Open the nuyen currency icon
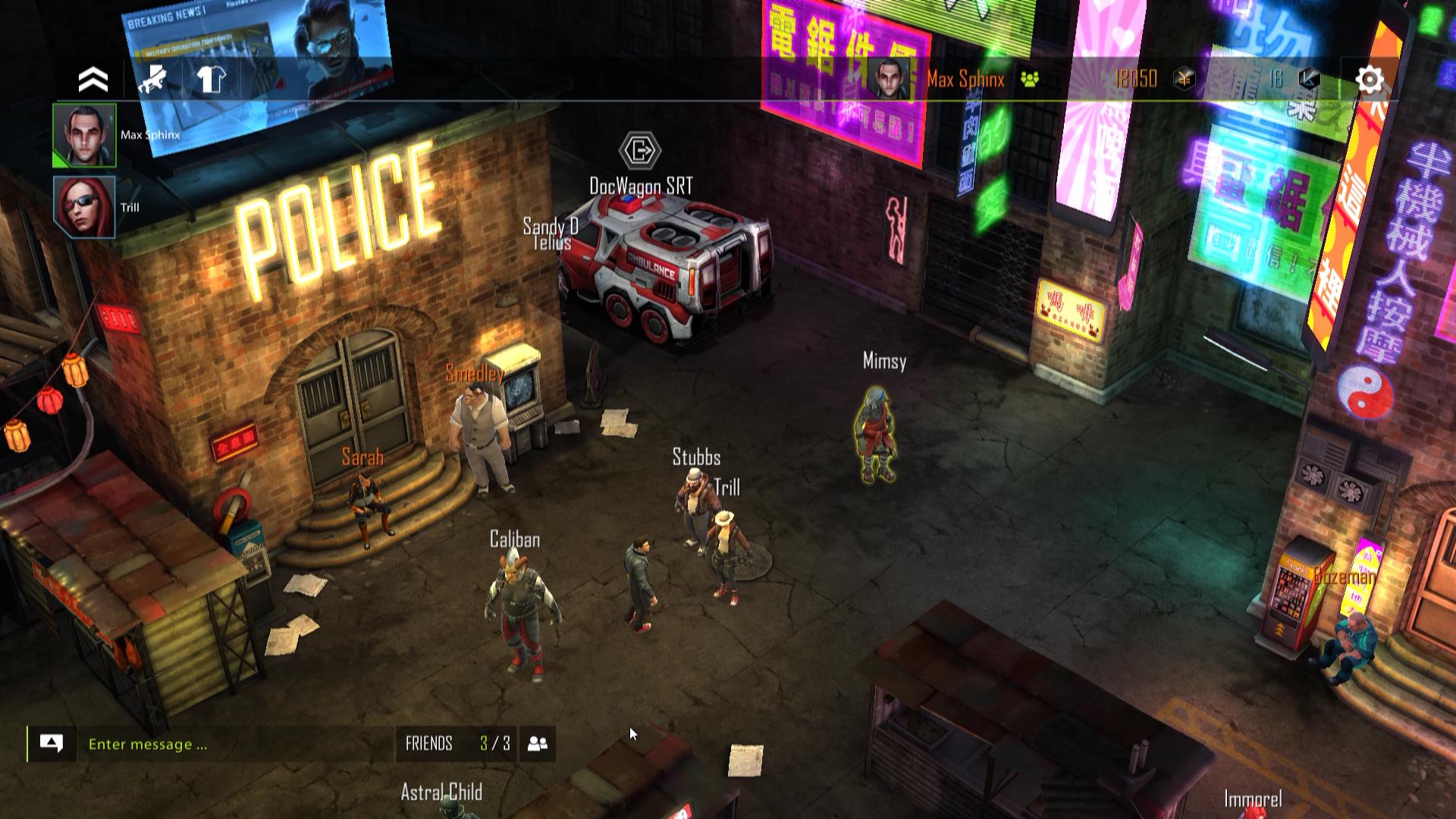Image resolution: width=1456 pixels, height=819 pixels. pos(1185,79)
